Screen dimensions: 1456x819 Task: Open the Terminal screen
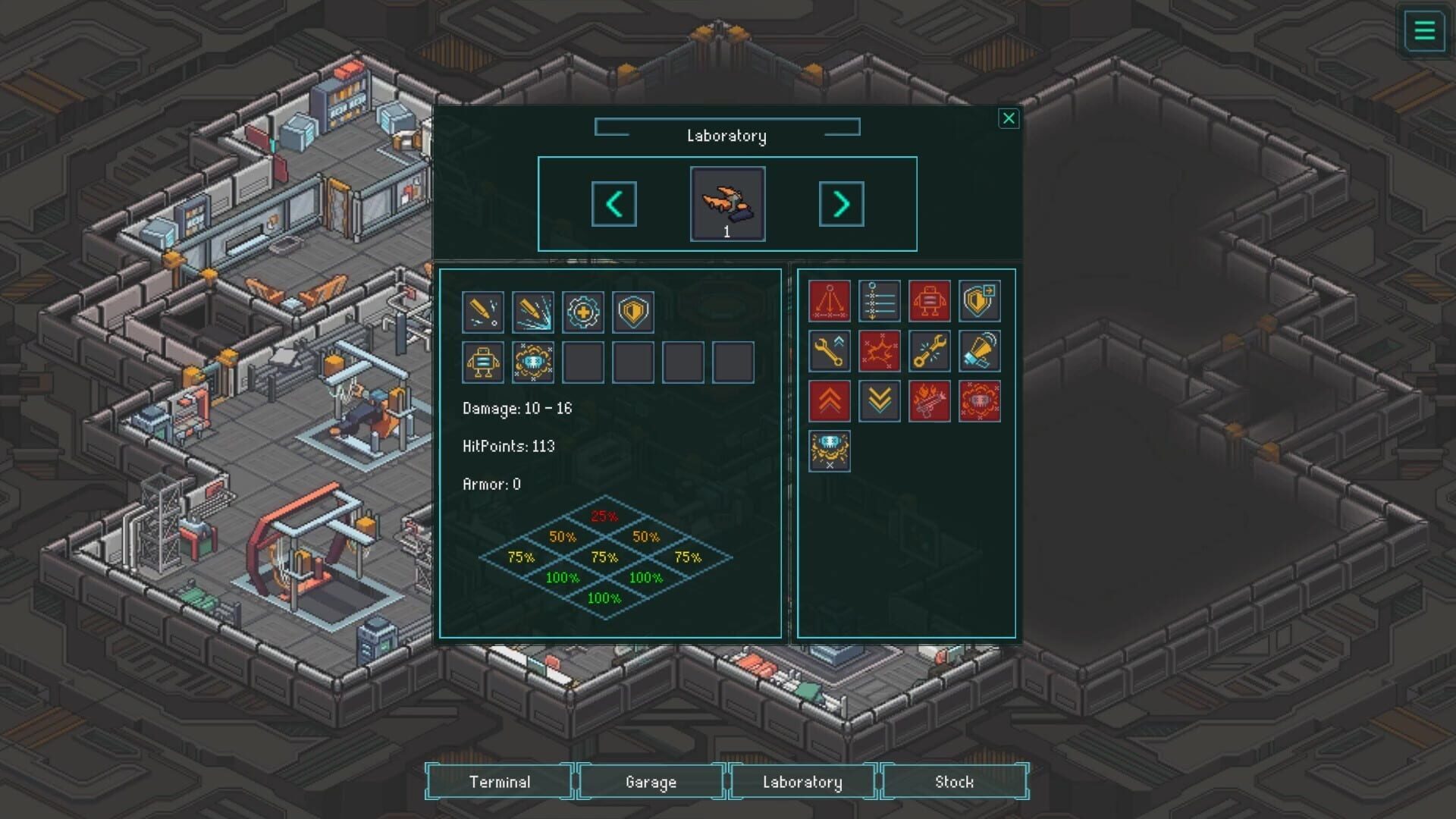coord(501,781)
